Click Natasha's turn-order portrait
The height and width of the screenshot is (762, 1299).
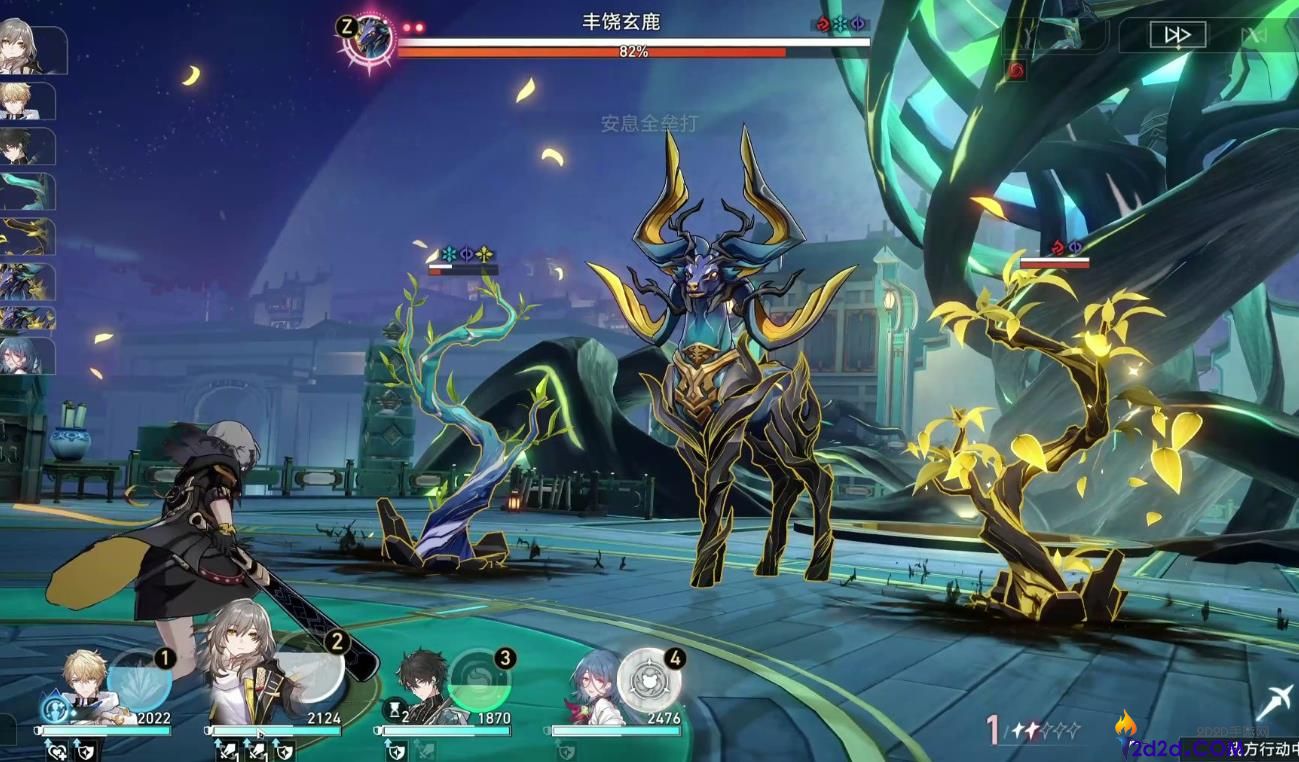coord(25,355)
